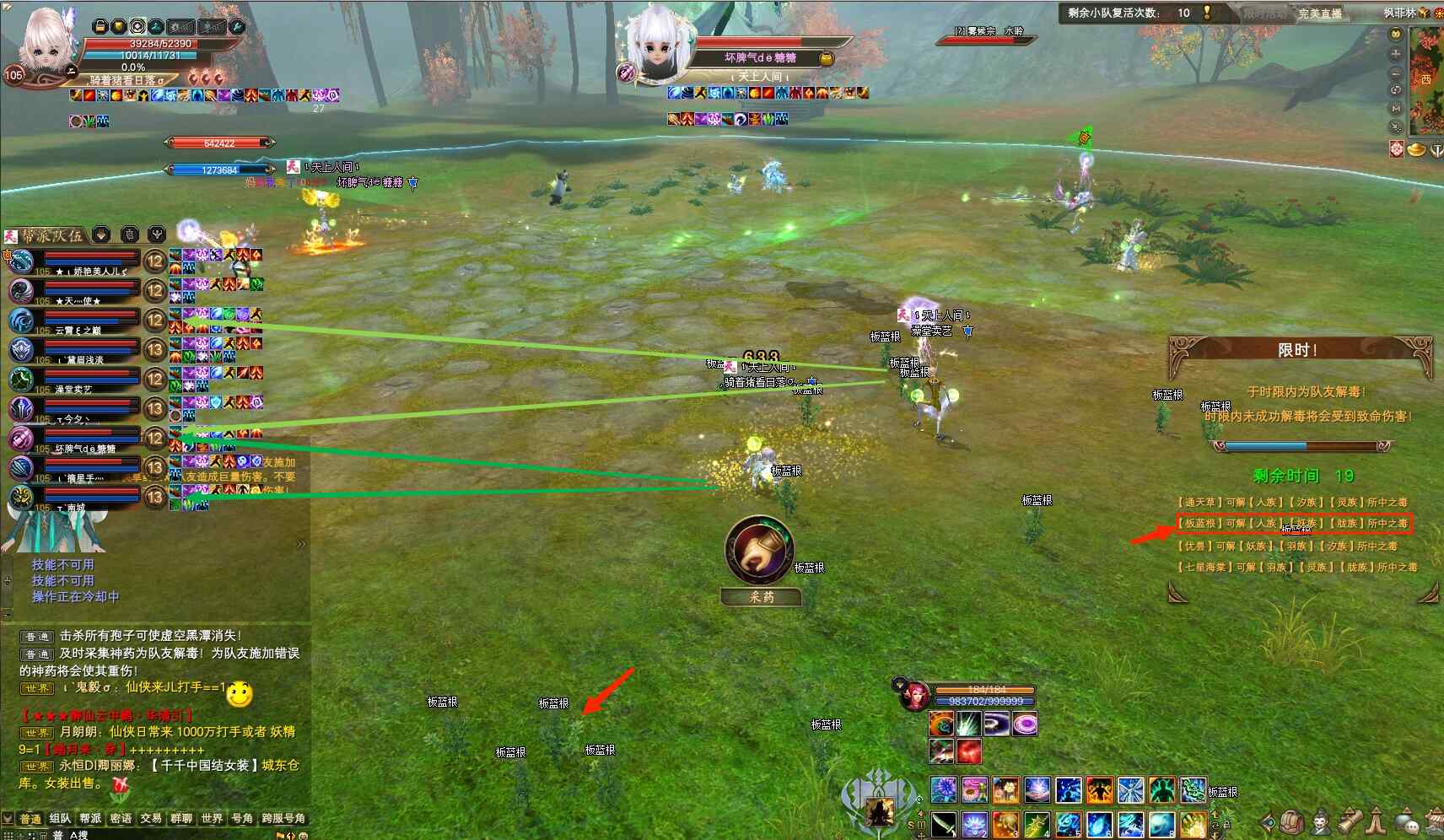Click the minimap zoom-out minus button
Screen dimensions: 1444x840
[1396, 73]
